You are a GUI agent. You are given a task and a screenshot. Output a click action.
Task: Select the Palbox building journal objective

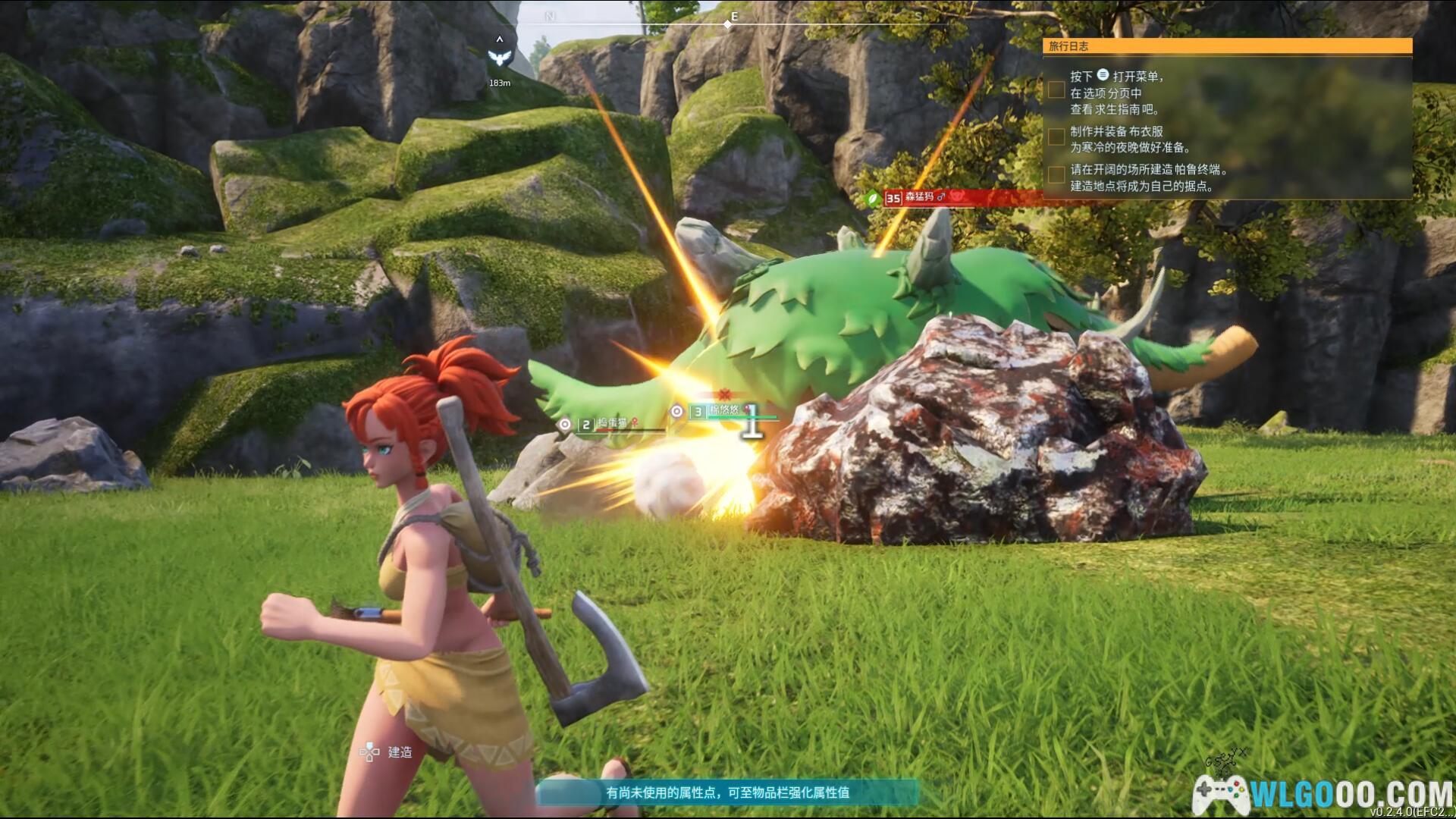pyautogui.click(x=1148, y=178)
